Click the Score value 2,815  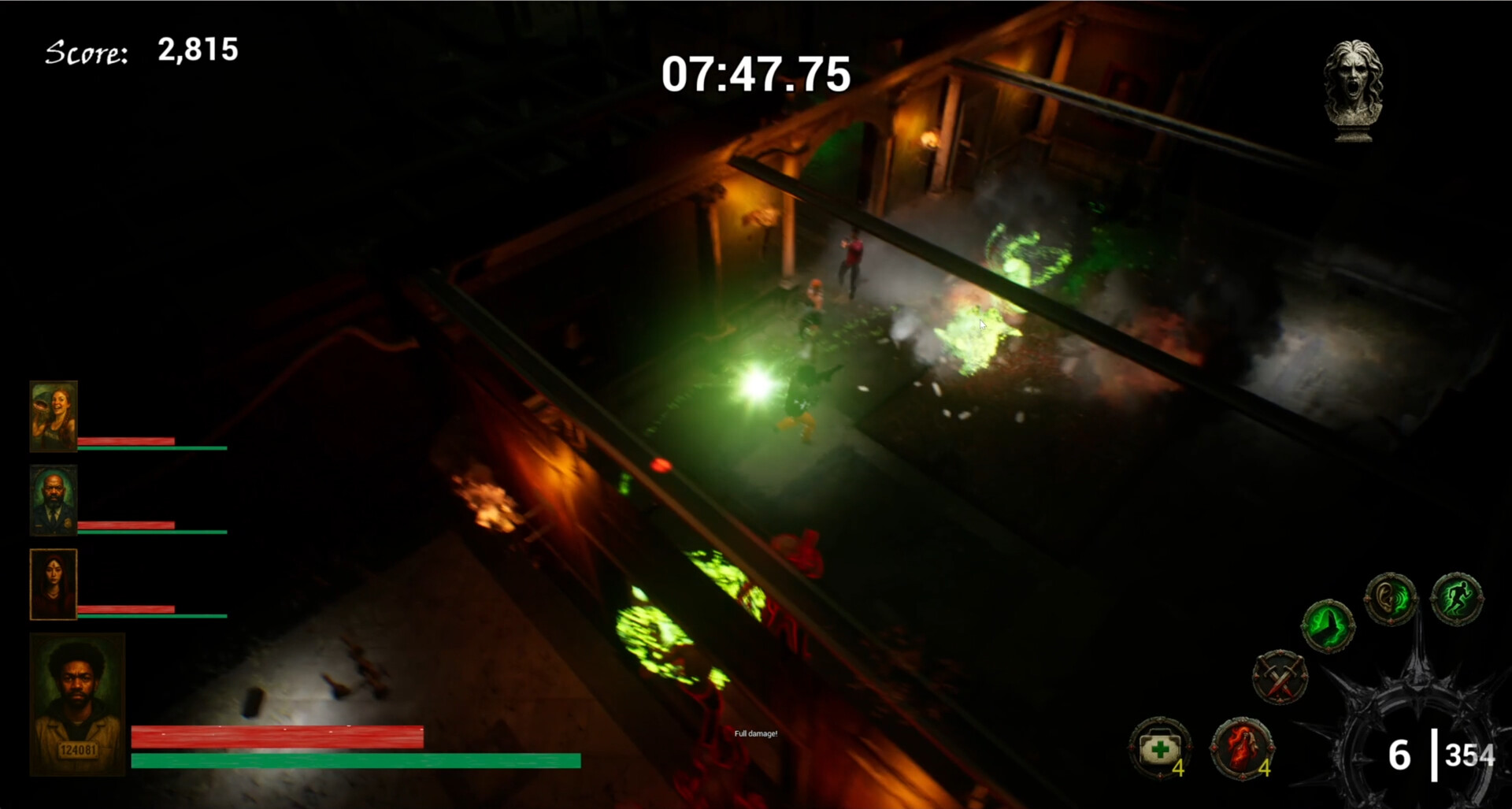tap(197, 50)
